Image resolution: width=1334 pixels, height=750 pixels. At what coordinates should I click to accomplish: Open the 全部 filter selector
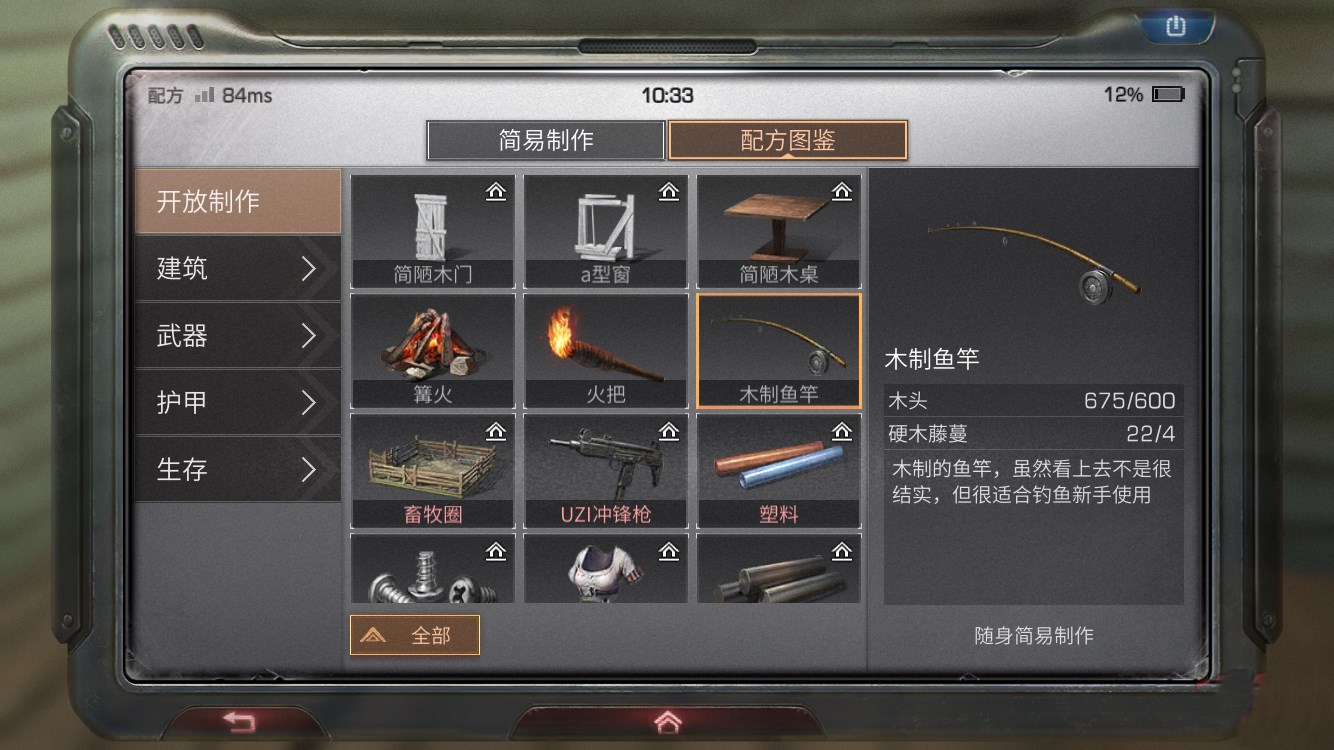pyautogui.click(x=416, y=634)
